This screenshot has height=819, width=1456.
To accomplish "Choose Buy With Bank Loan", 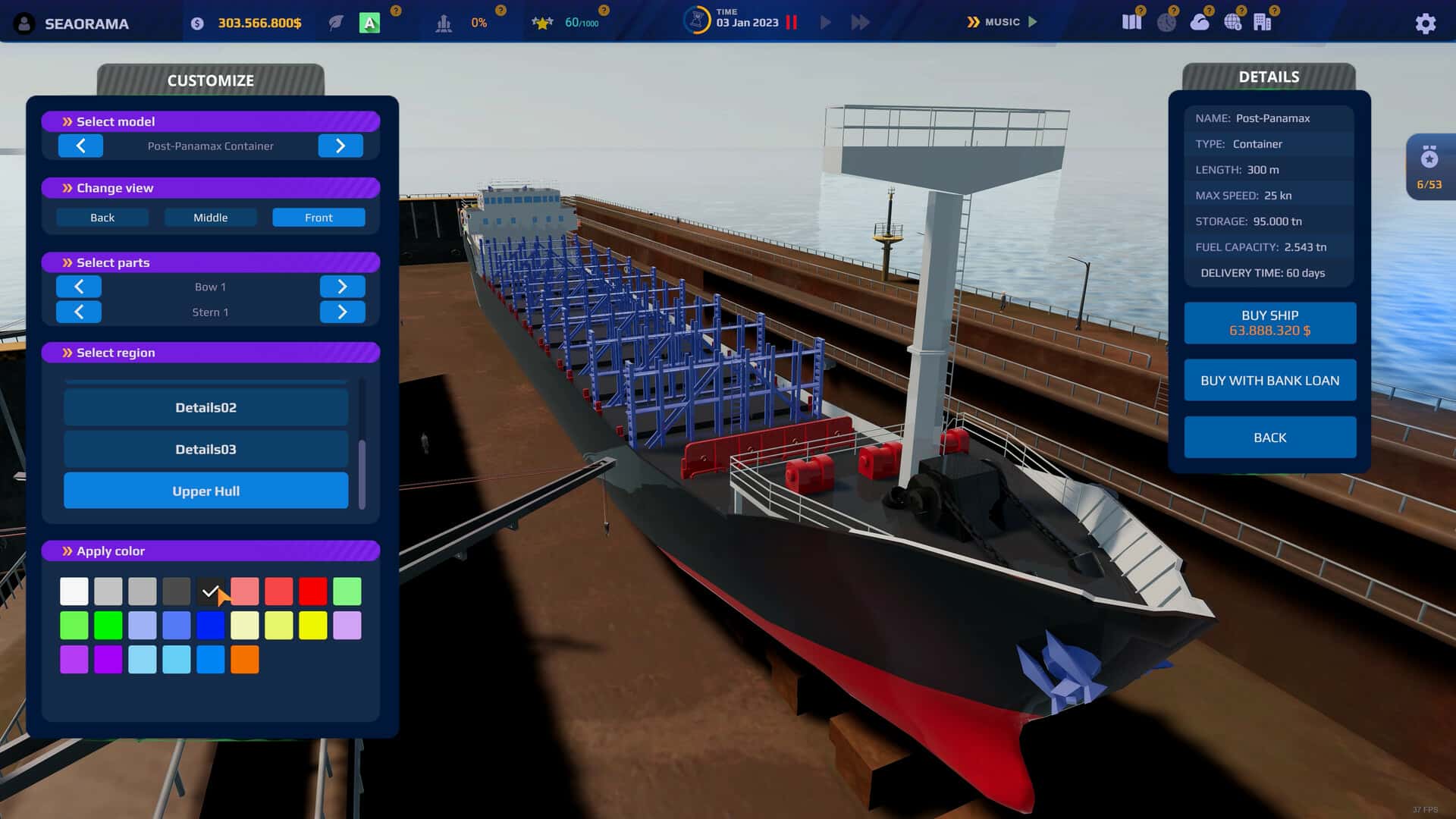I will [1269, 380].
